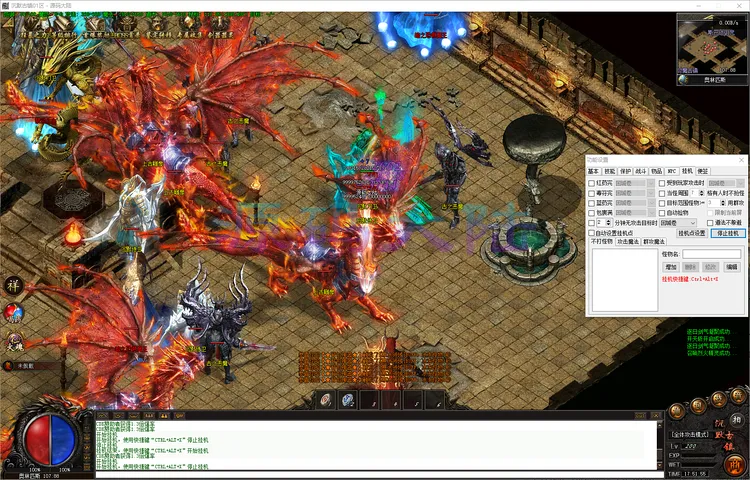This screenshot has height=480, width=750.
Task: Select the NPC tab
Action: point(672,171)
